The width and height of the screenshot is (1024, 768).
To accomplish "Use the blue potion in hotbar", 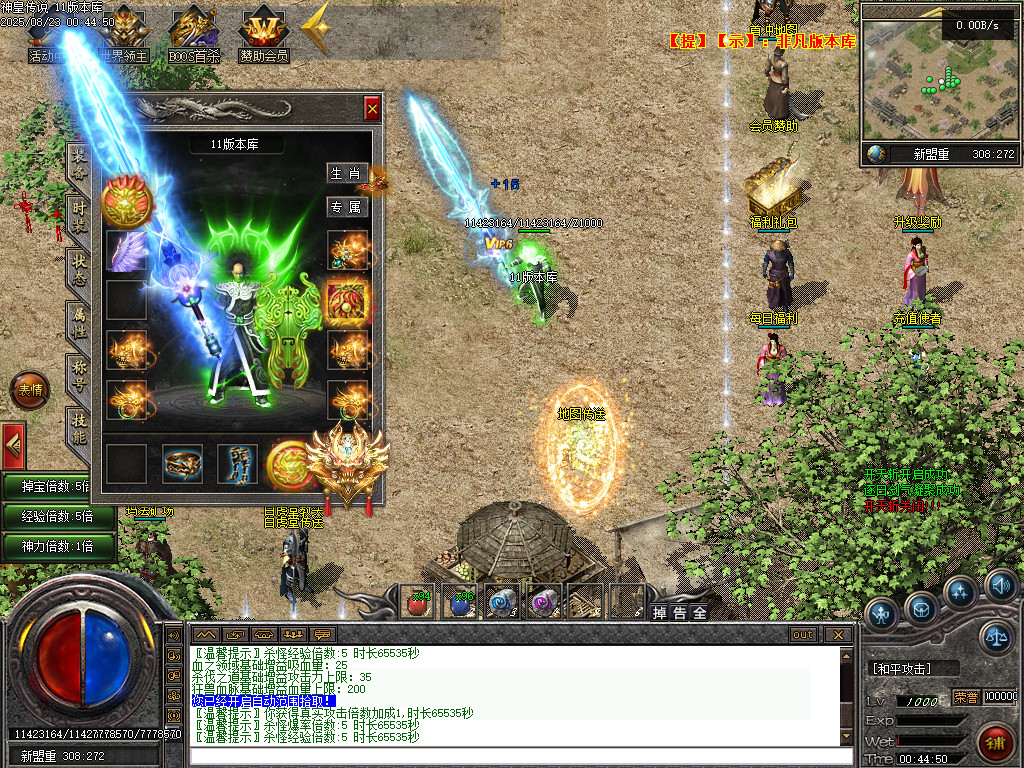I will pyautogui.click(x=461, y=602).
